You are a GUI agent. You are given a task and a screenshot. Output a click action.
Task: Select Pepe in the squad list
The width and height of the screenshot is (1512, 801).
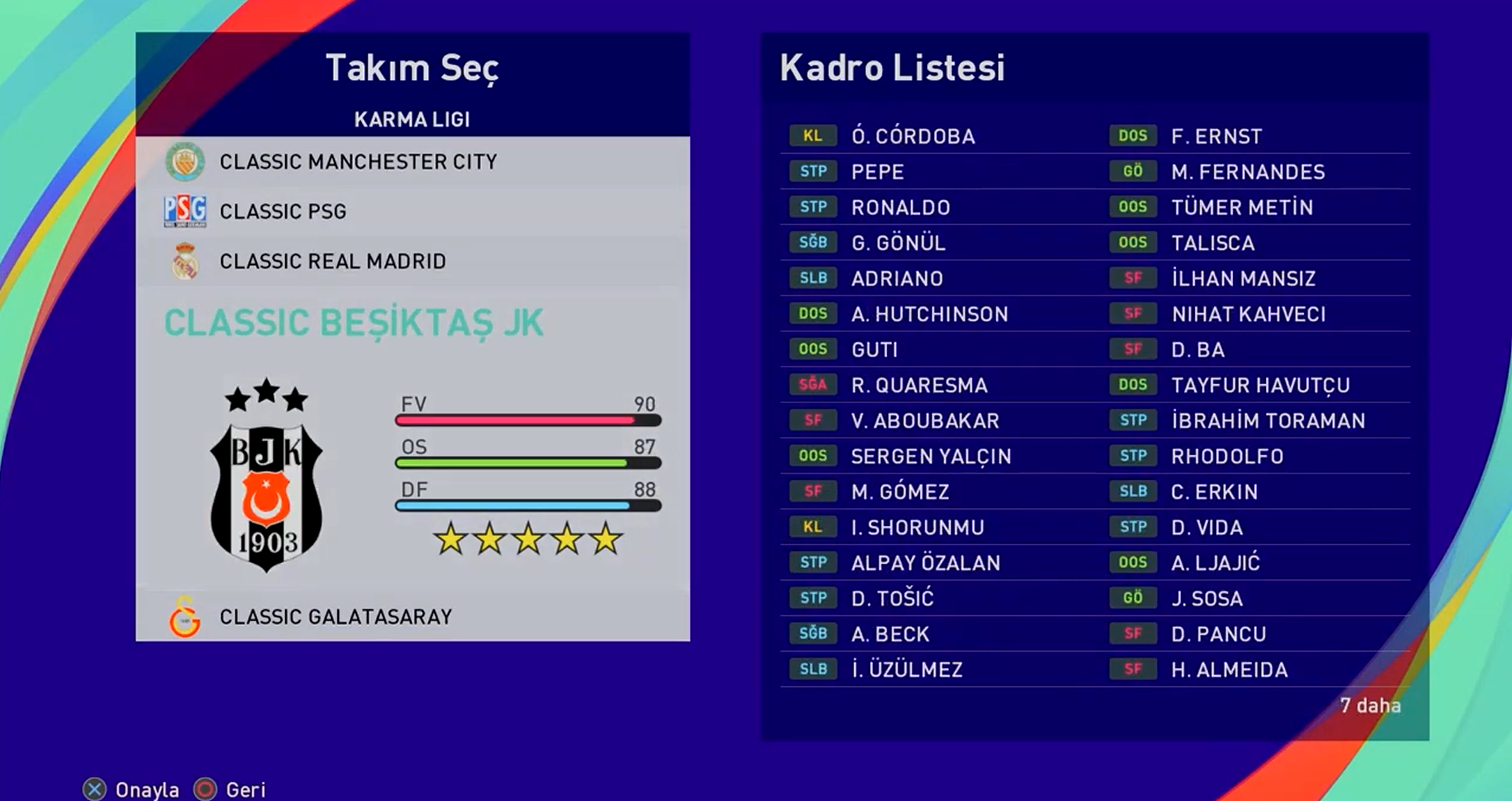pyautogui.click(x=877, y=172)
